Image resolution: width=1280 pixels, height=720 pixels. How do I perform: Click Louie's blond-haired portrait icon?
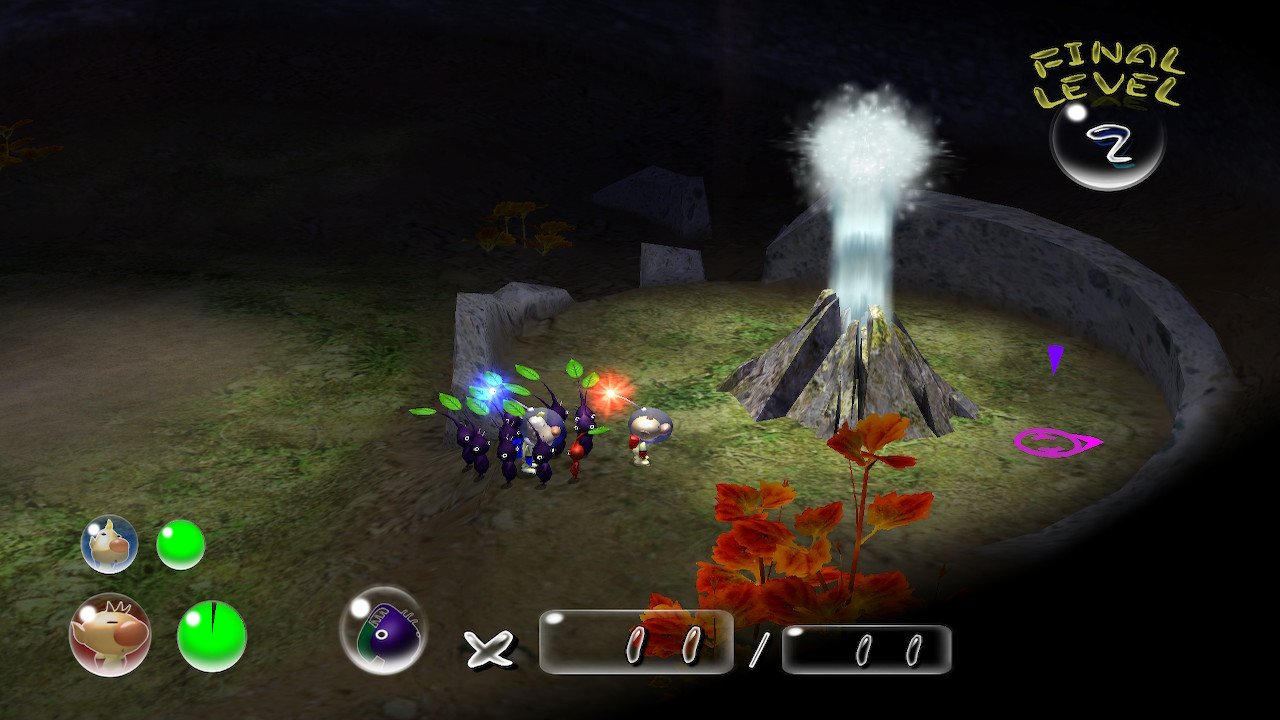(108, 545)
